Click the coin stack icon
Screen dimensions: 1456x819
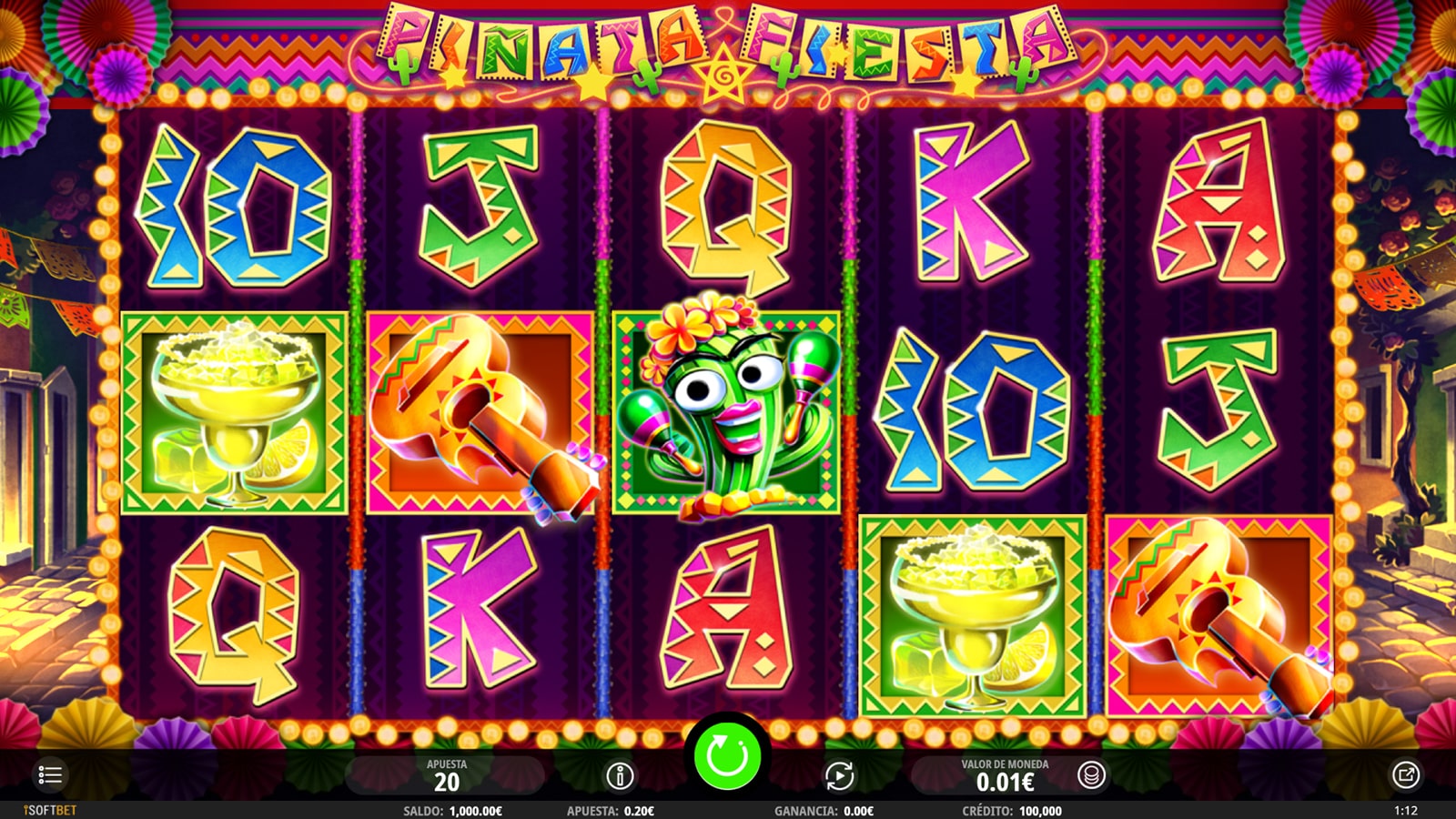coord(1090,775)
